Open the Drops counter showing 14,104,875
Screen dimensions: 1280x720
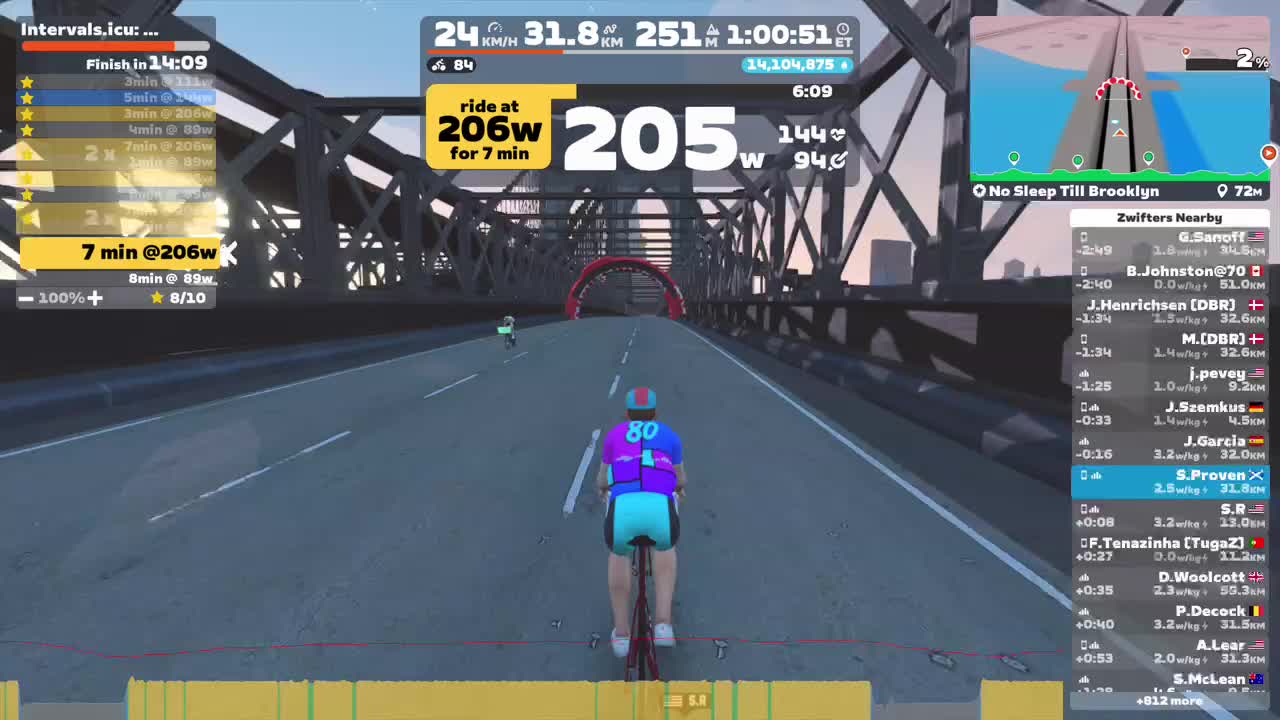(795, 64)
